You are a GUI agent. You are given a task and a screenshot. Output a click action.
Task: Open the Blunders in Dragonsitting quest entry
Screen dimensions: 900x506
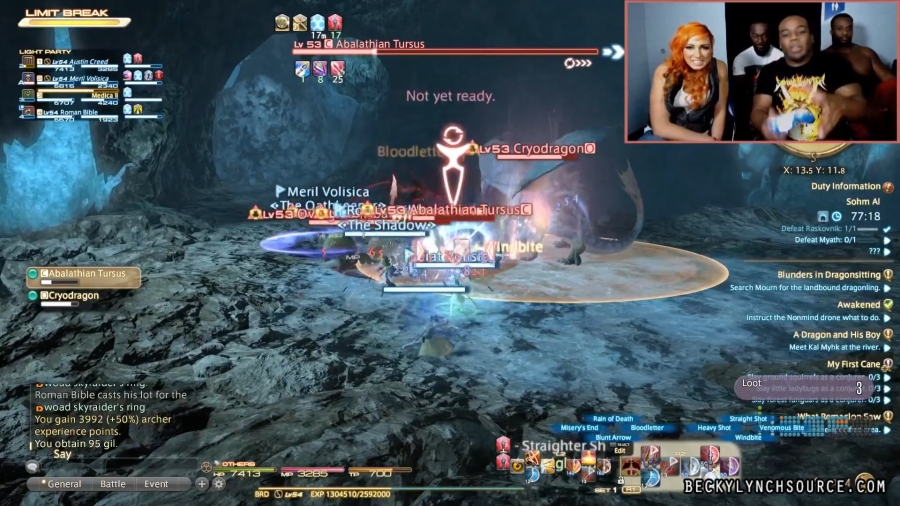click(829, 275)
